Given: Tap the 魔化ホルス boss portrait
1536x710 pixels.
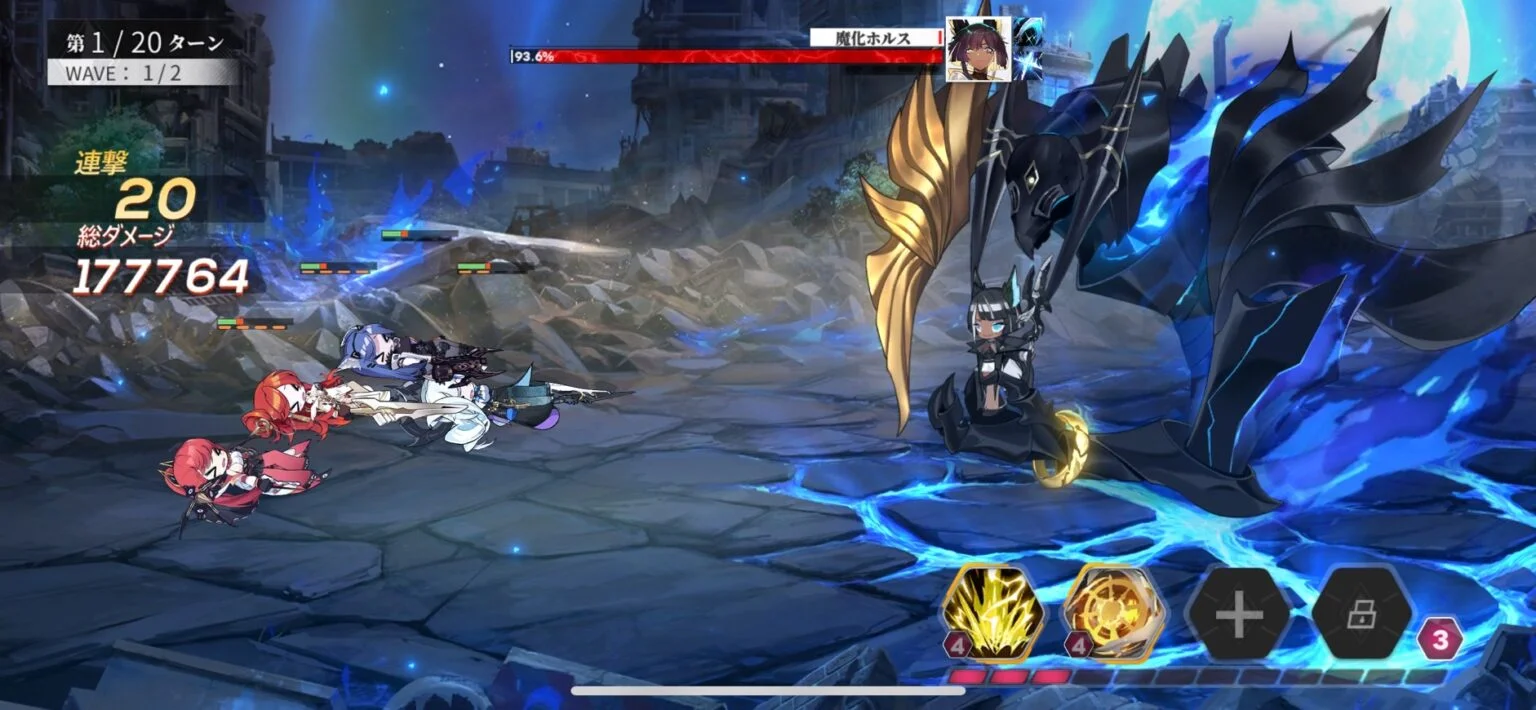Looking at the screenshot, I should 976,50.
